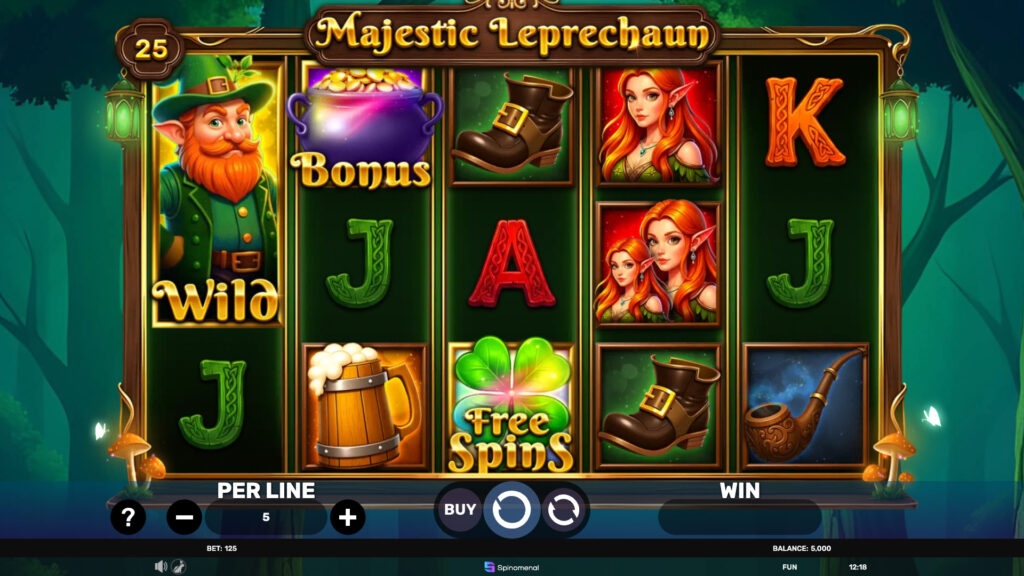Spin the reels with the center button
The width and height of the screenshot is (1024, 576).
(512, 510)
